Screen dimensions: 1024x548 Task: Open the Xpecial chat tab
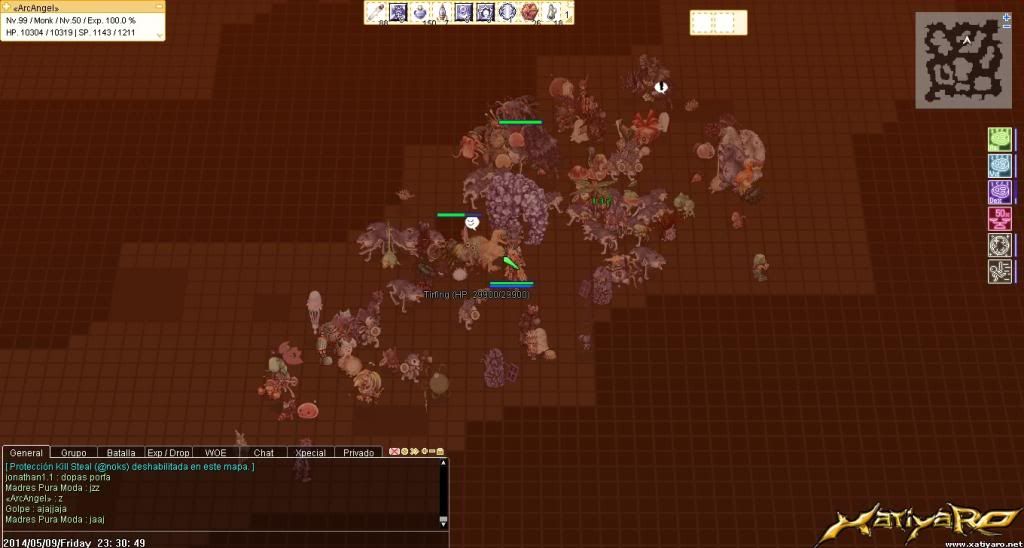[x=310, y=453]
